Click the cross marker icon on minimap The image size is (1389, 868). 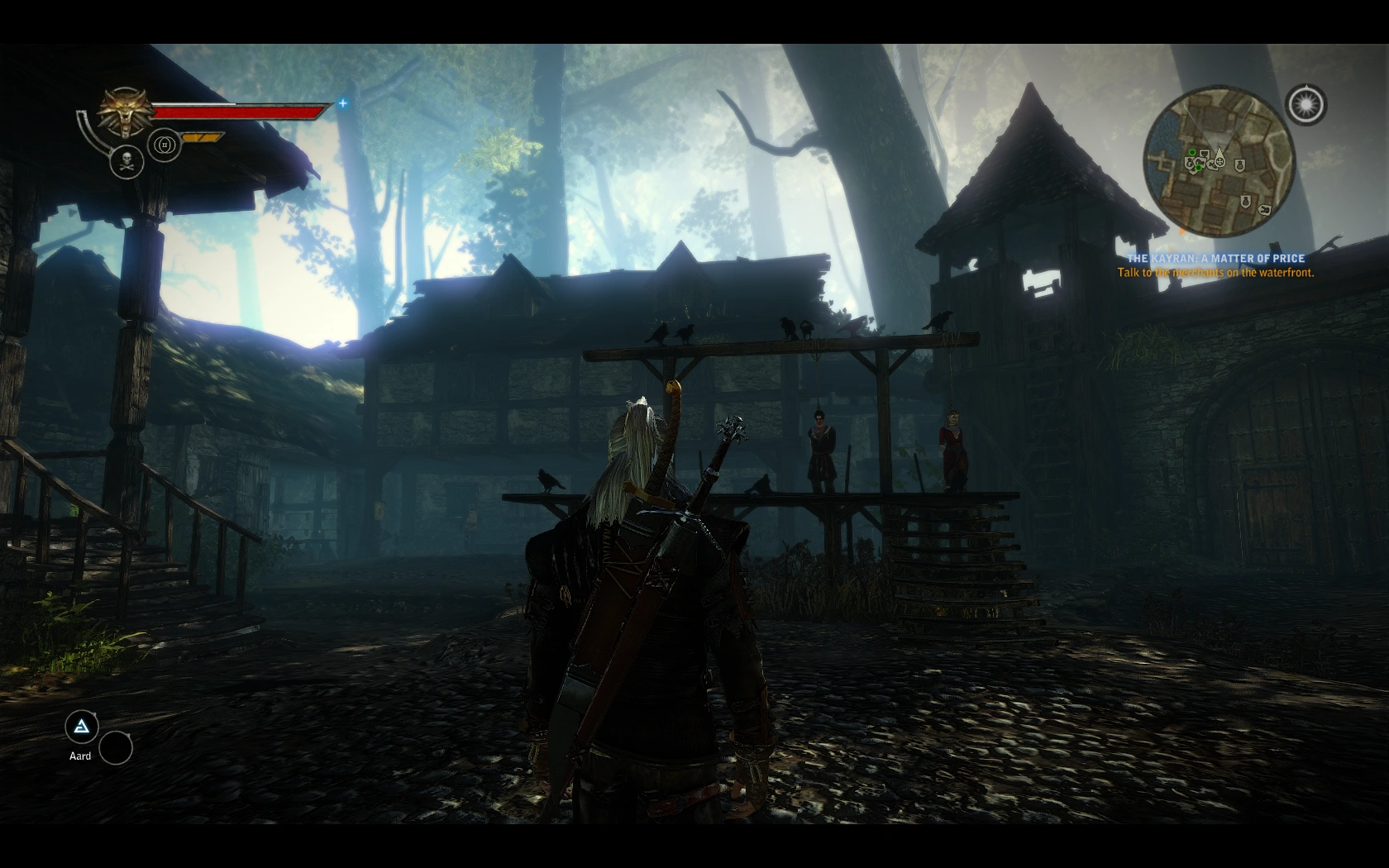click(1220, 162)
